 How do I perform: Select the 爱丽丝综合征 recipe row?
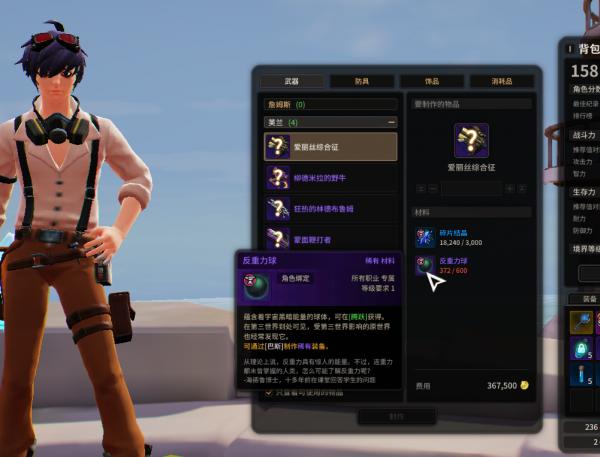click(330, 147)
